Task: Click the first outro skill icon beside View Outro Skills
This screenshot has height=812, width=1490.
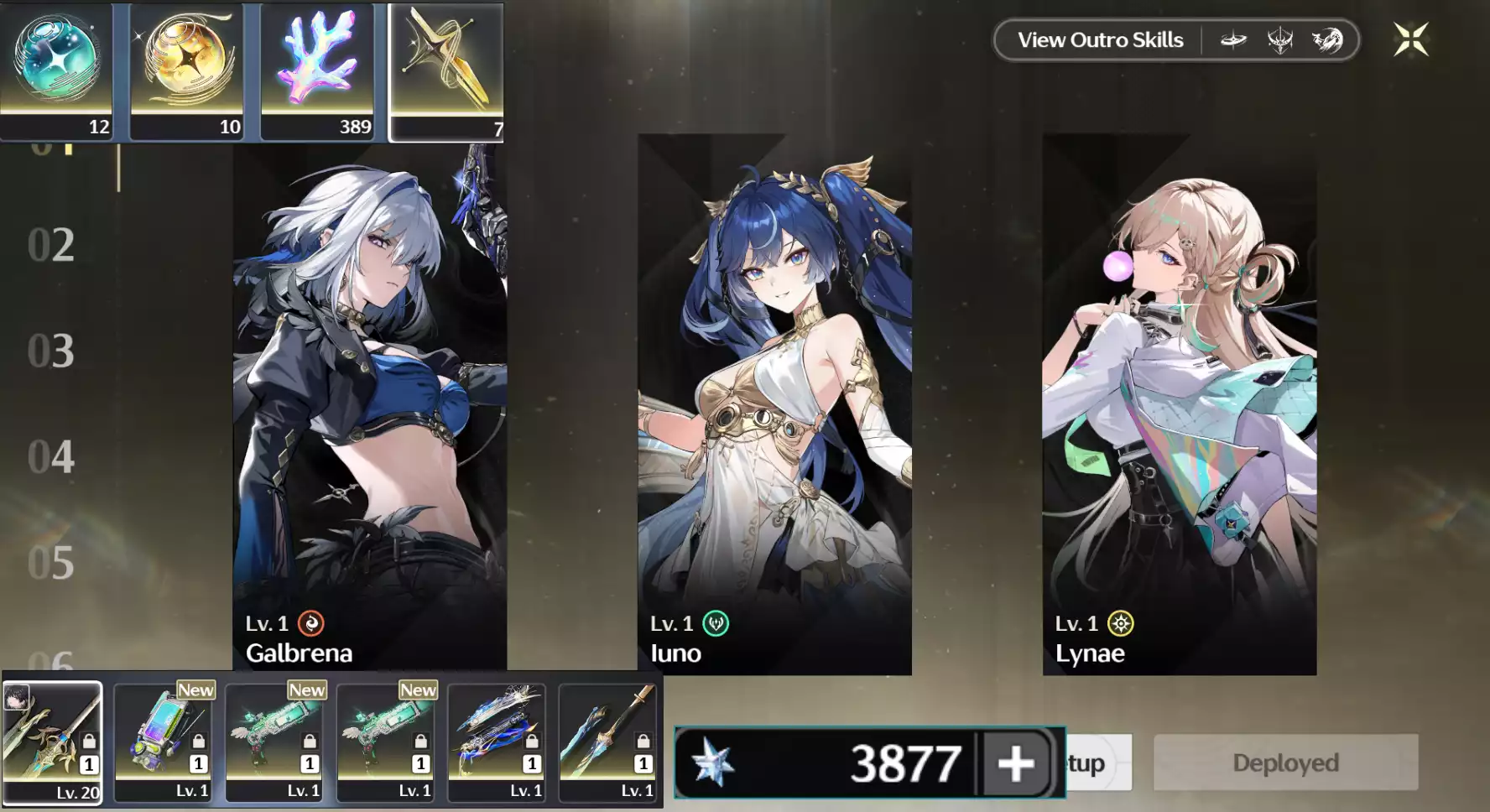Action: (1233, 39)
